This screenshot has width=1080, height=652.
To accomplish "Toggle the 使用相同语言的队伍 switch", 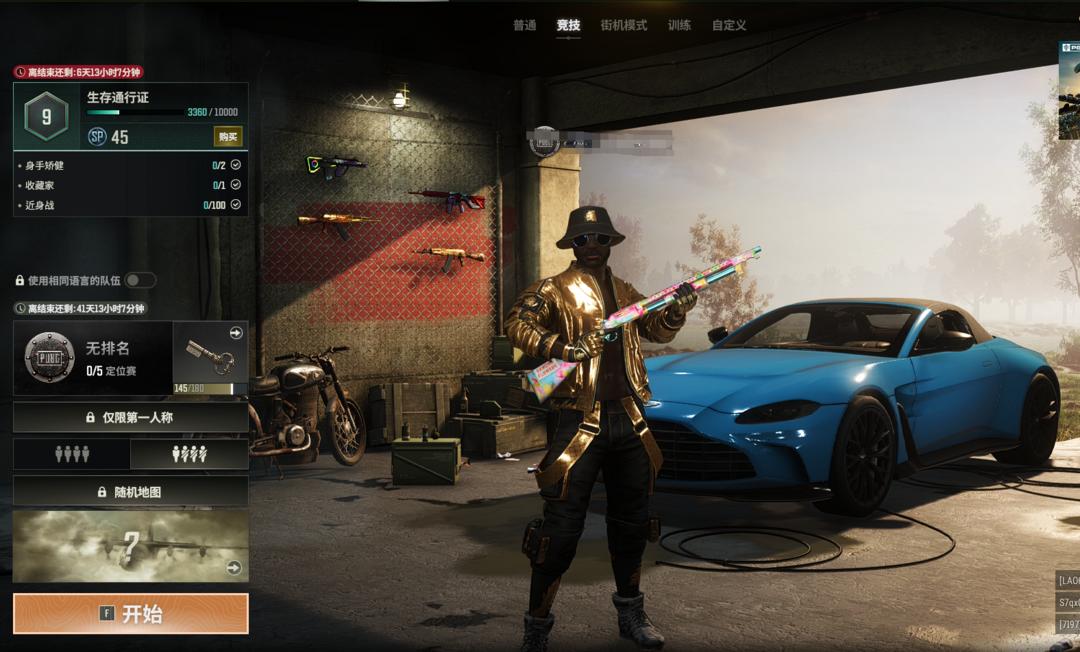I will [140, 281].
